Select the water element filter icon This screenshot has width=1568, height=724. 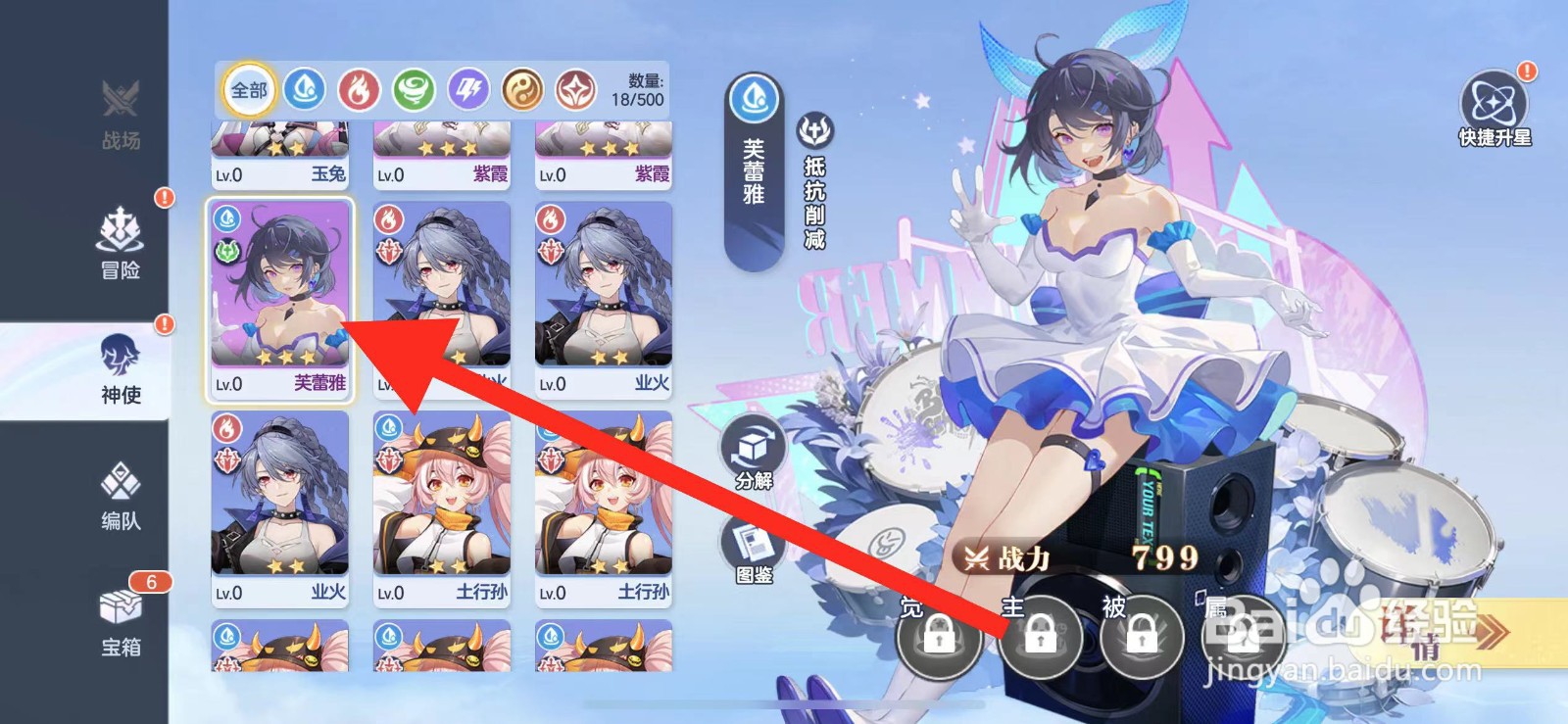pos(306,89)
